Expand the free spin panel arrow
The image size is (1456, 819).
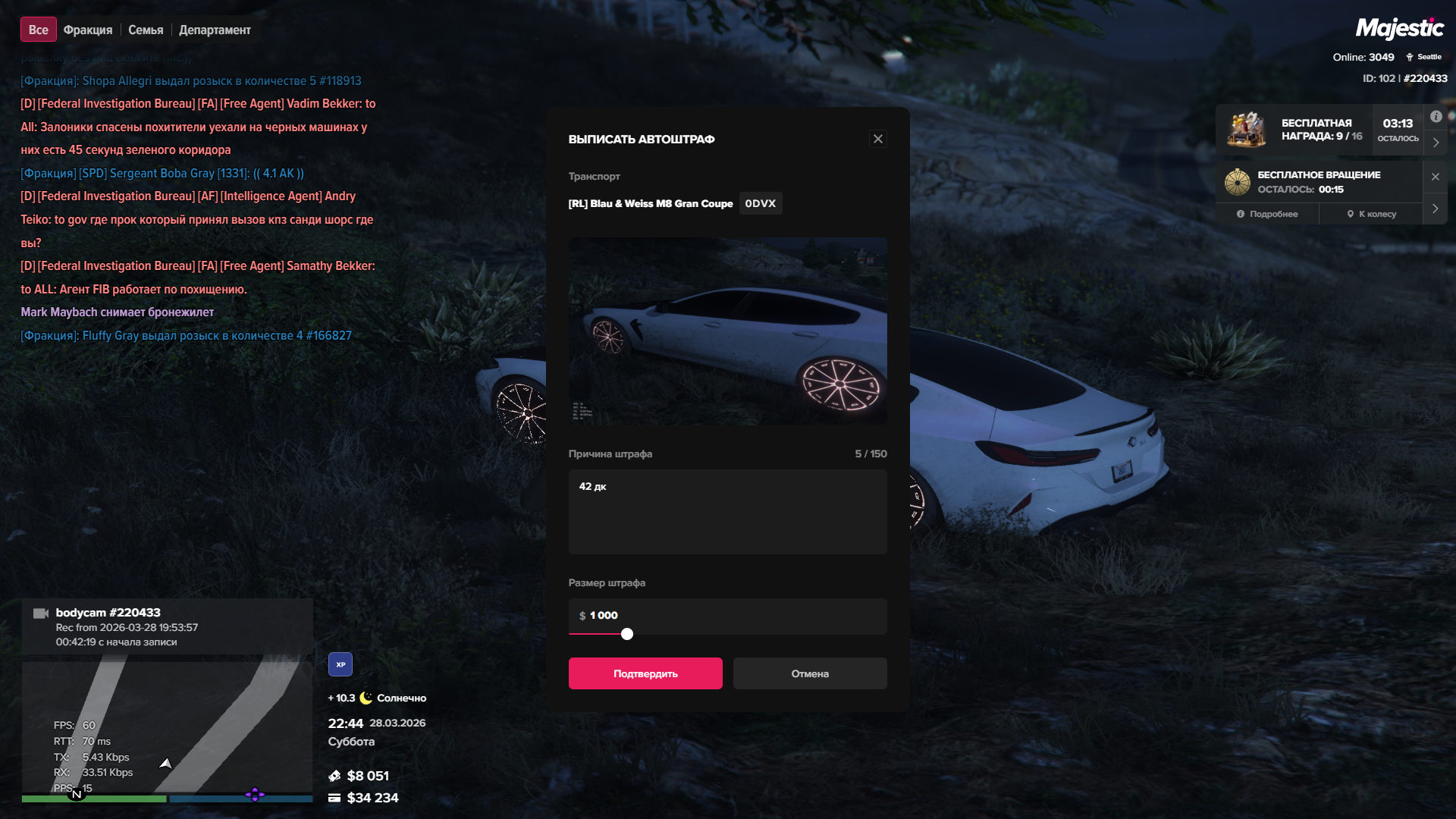pyautogui.click(x=1436, y=209)
